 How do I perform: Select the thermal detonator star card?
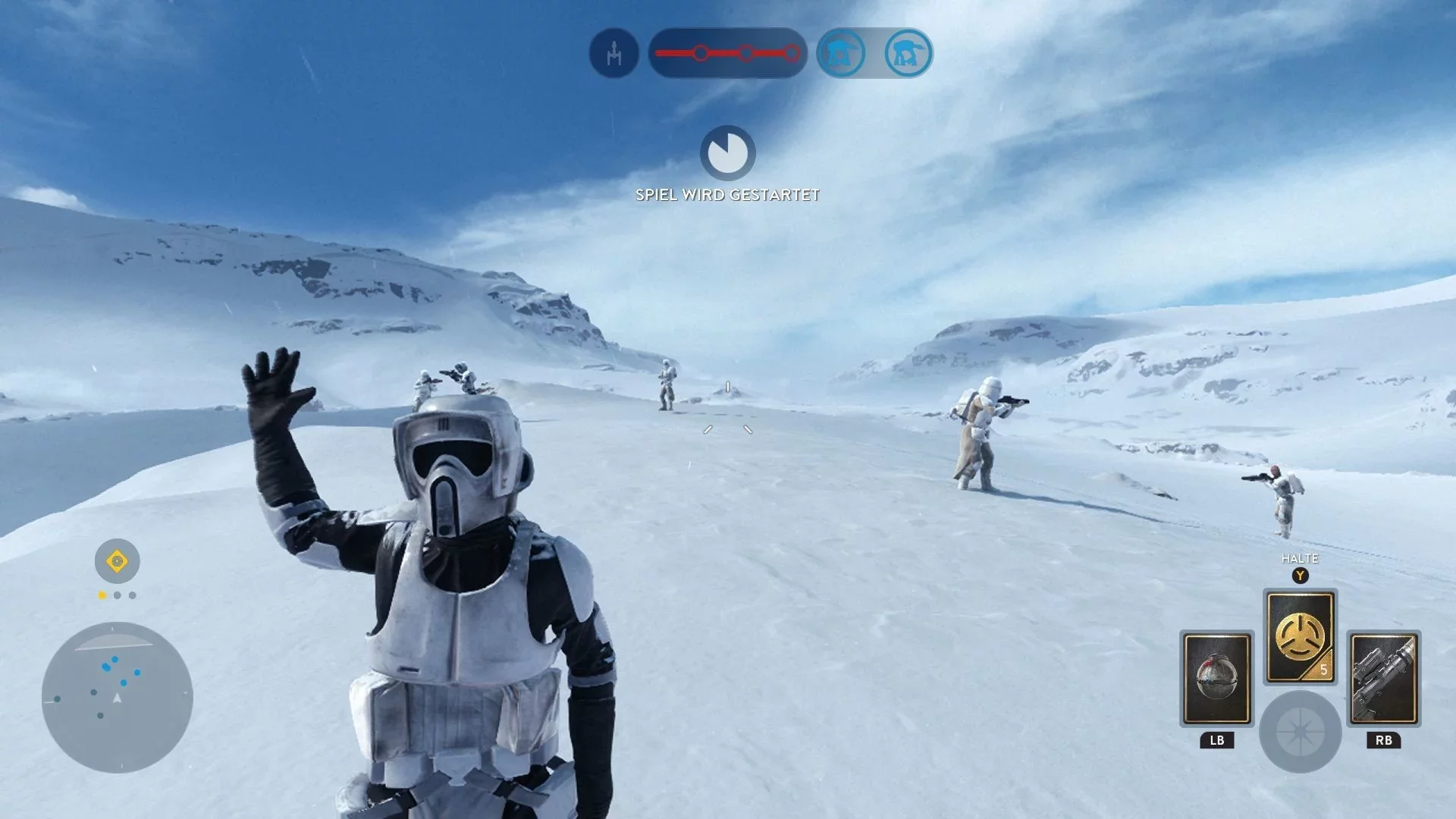pos(1216,679)
